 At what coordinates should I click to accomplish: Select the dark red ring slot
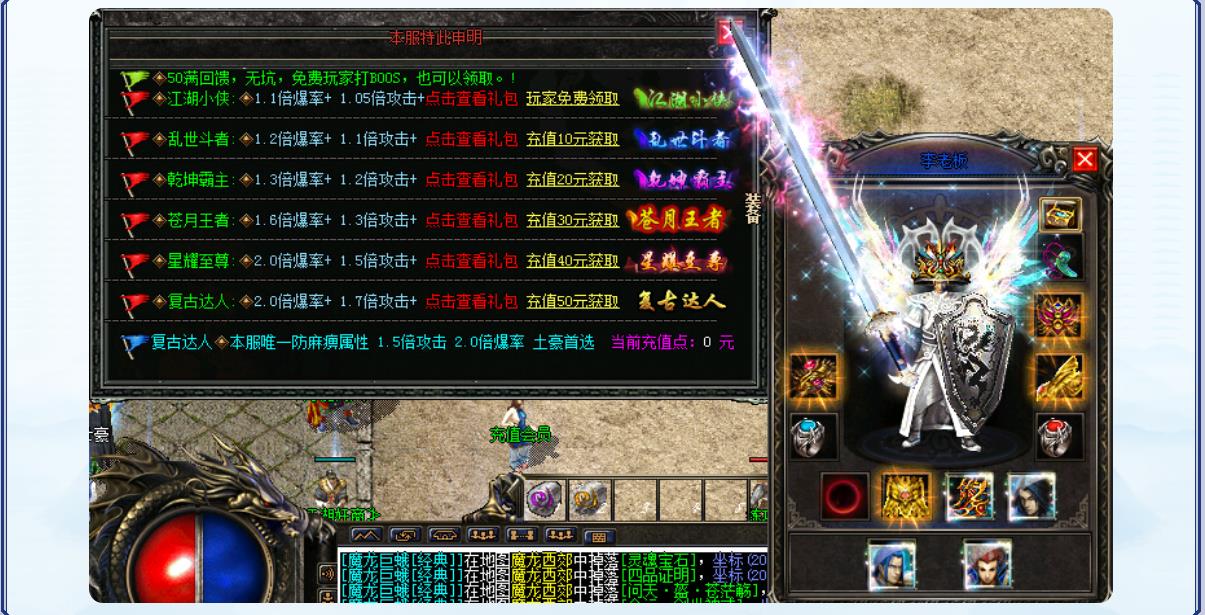(845, 496)
